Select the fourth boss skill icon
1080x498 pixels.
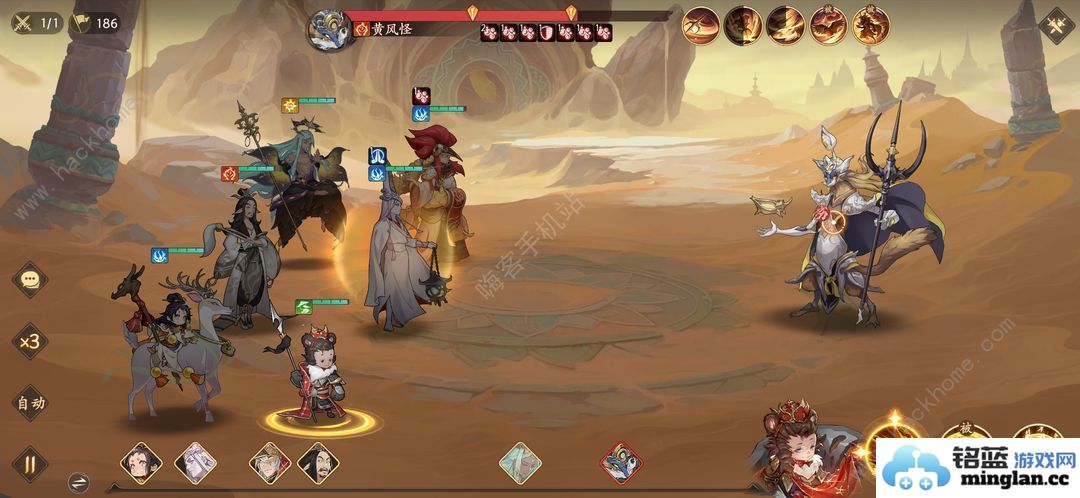tap(829, 24)
